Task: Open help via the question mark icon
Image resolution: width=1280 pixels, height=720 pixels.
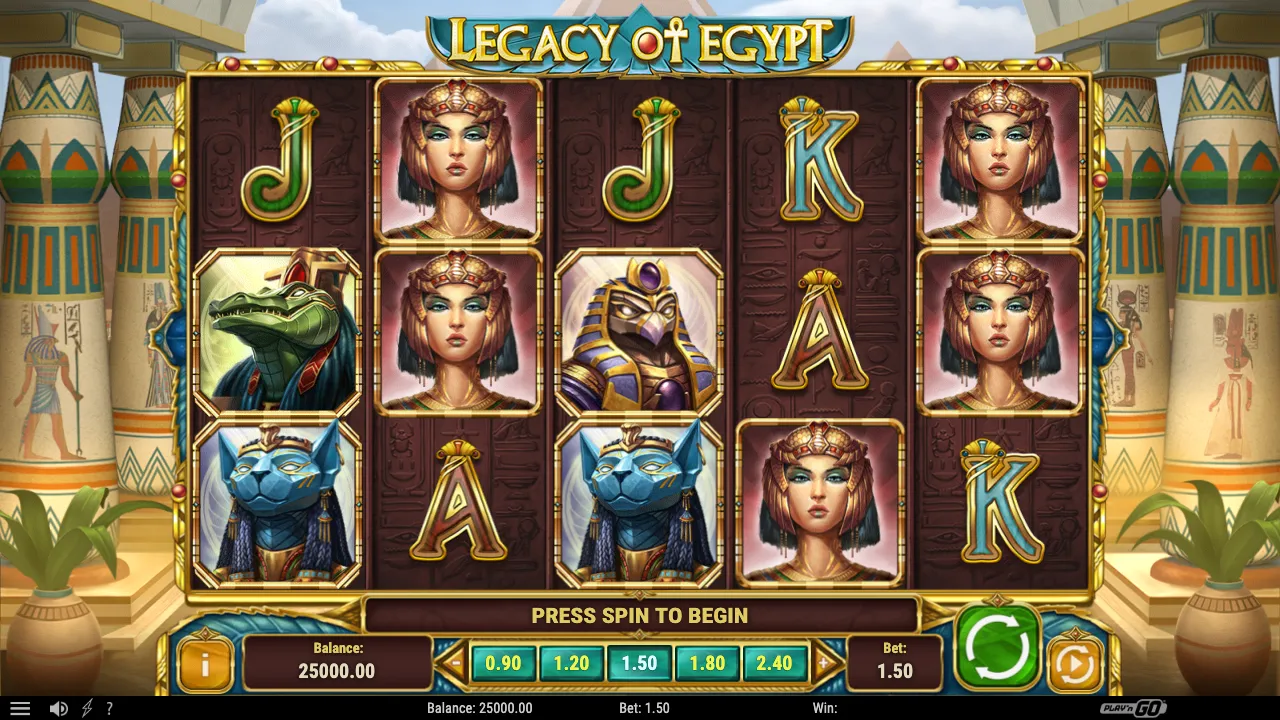Action: (110, 707)
